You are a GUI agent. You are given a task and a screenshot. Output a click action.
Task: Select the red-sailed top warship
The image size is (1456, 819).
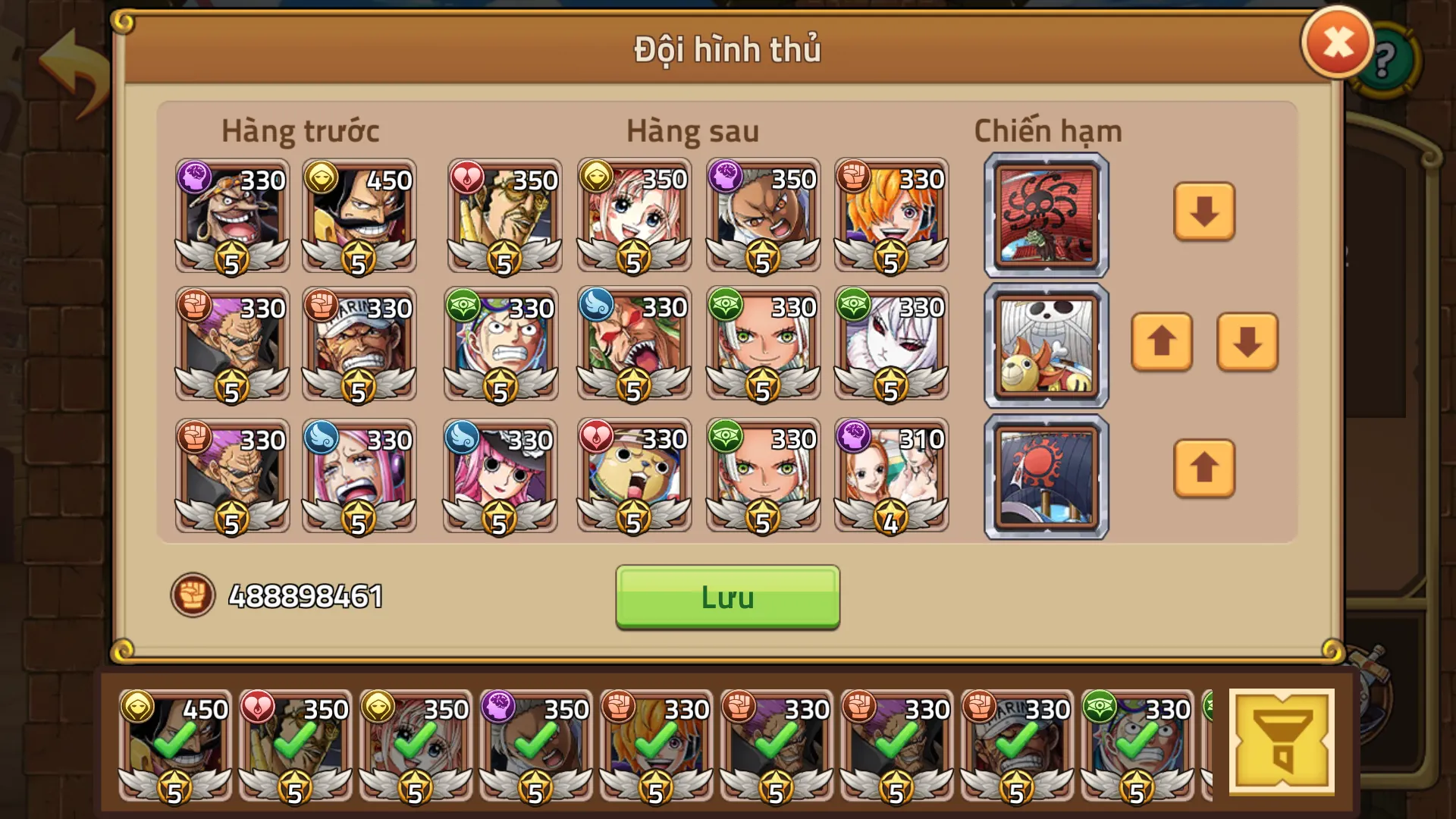click(x=1046, y=215)
